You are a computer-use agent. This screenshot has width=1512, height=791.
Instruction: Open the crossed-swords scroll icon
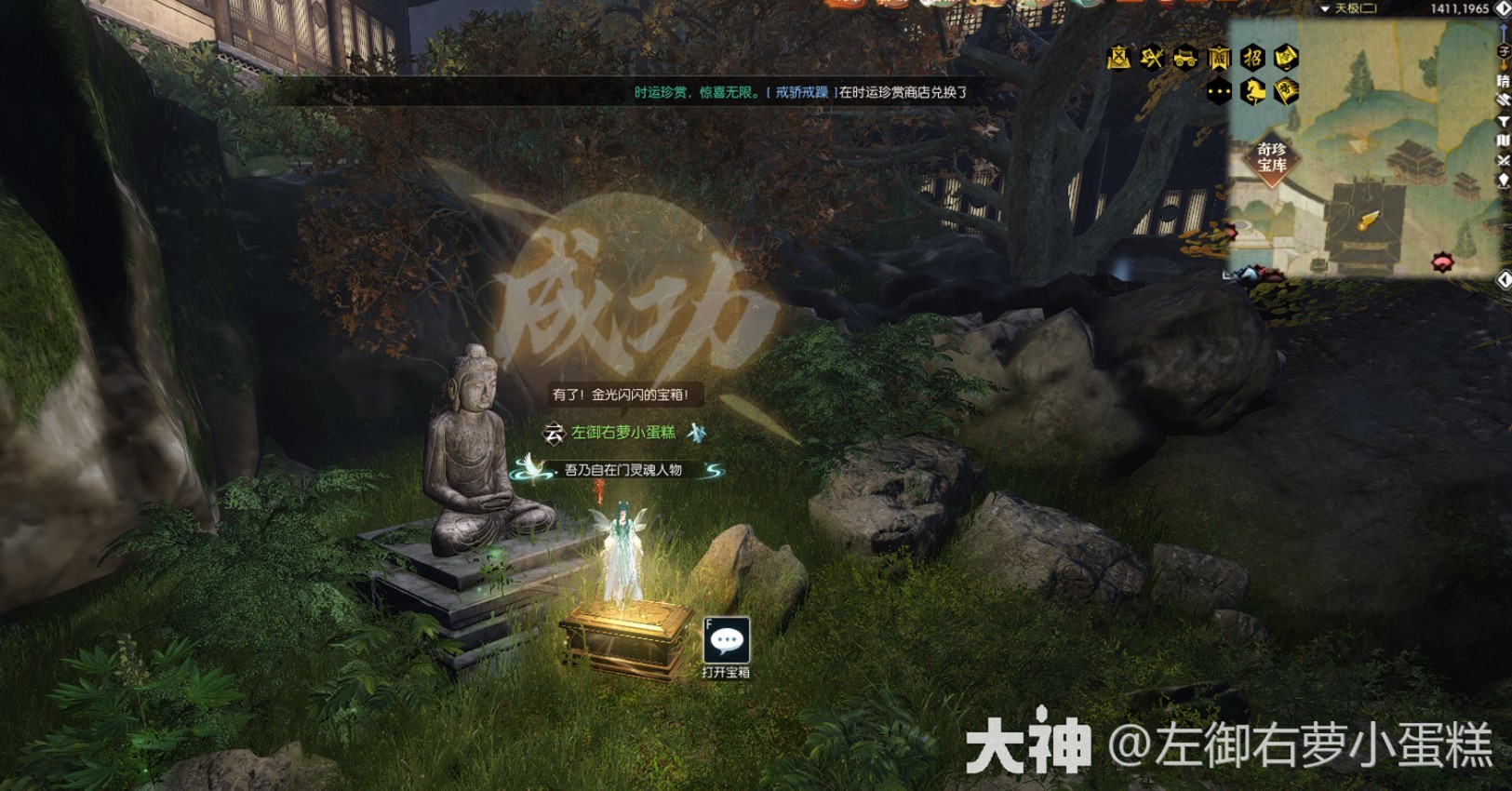[1118, 58]
